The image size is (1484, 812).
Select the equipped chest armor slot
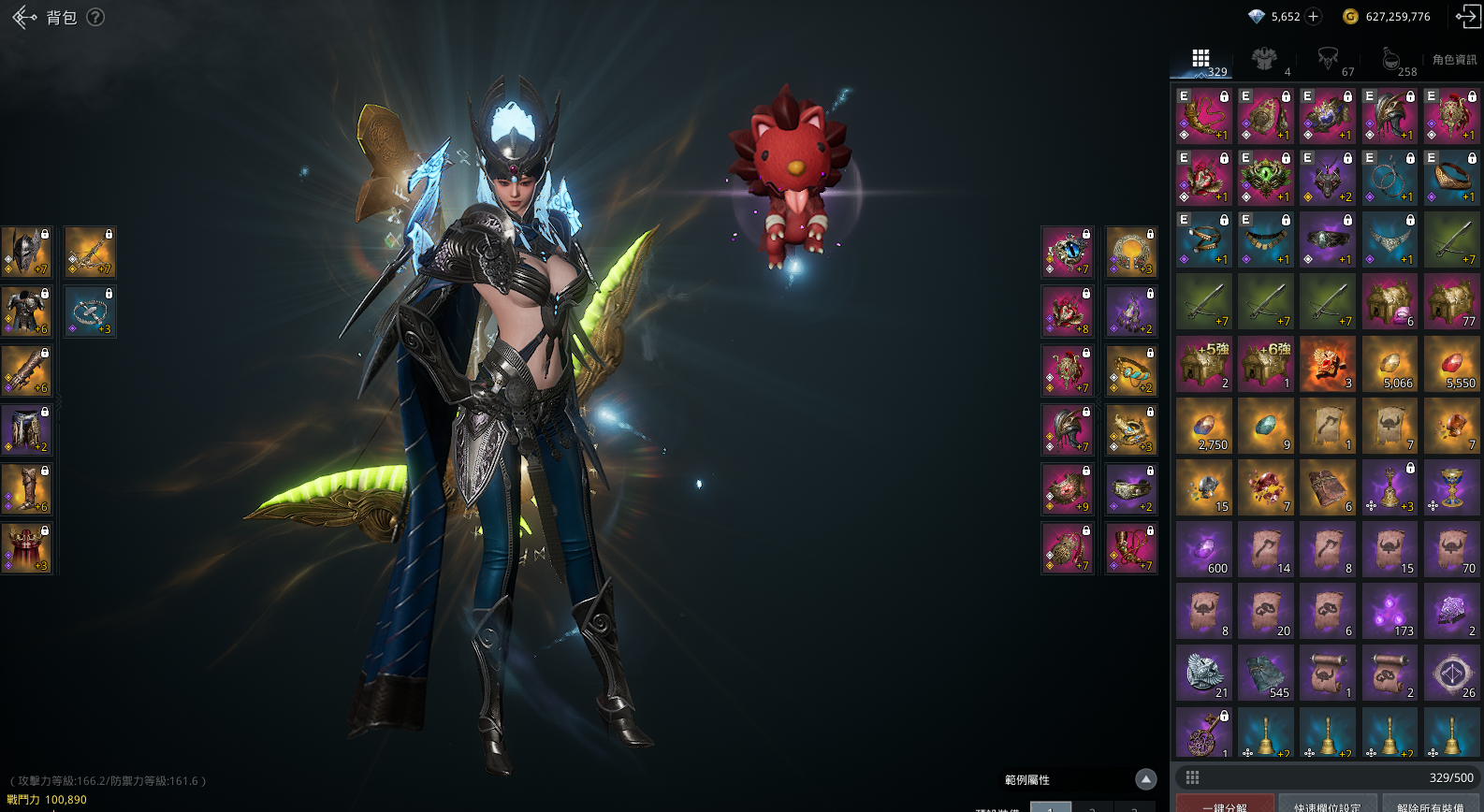[26, 312]
